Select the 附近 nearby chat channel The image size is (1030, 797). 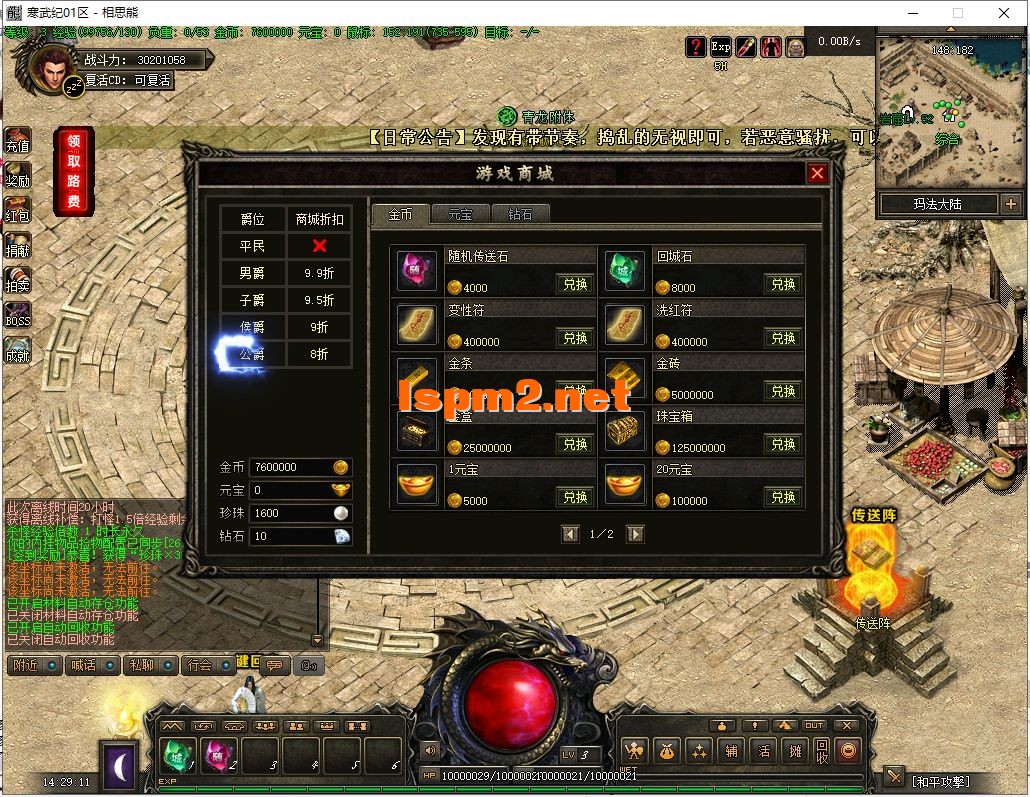coord(33,665)
